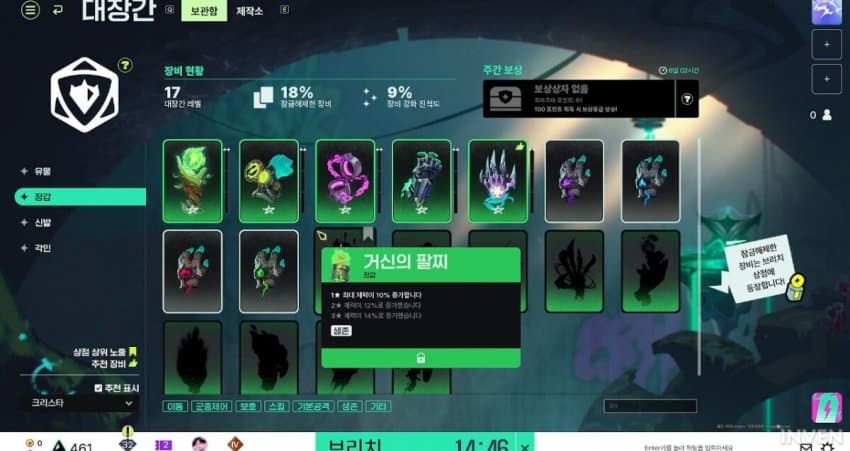Click the equipment search field

(650, 406)
